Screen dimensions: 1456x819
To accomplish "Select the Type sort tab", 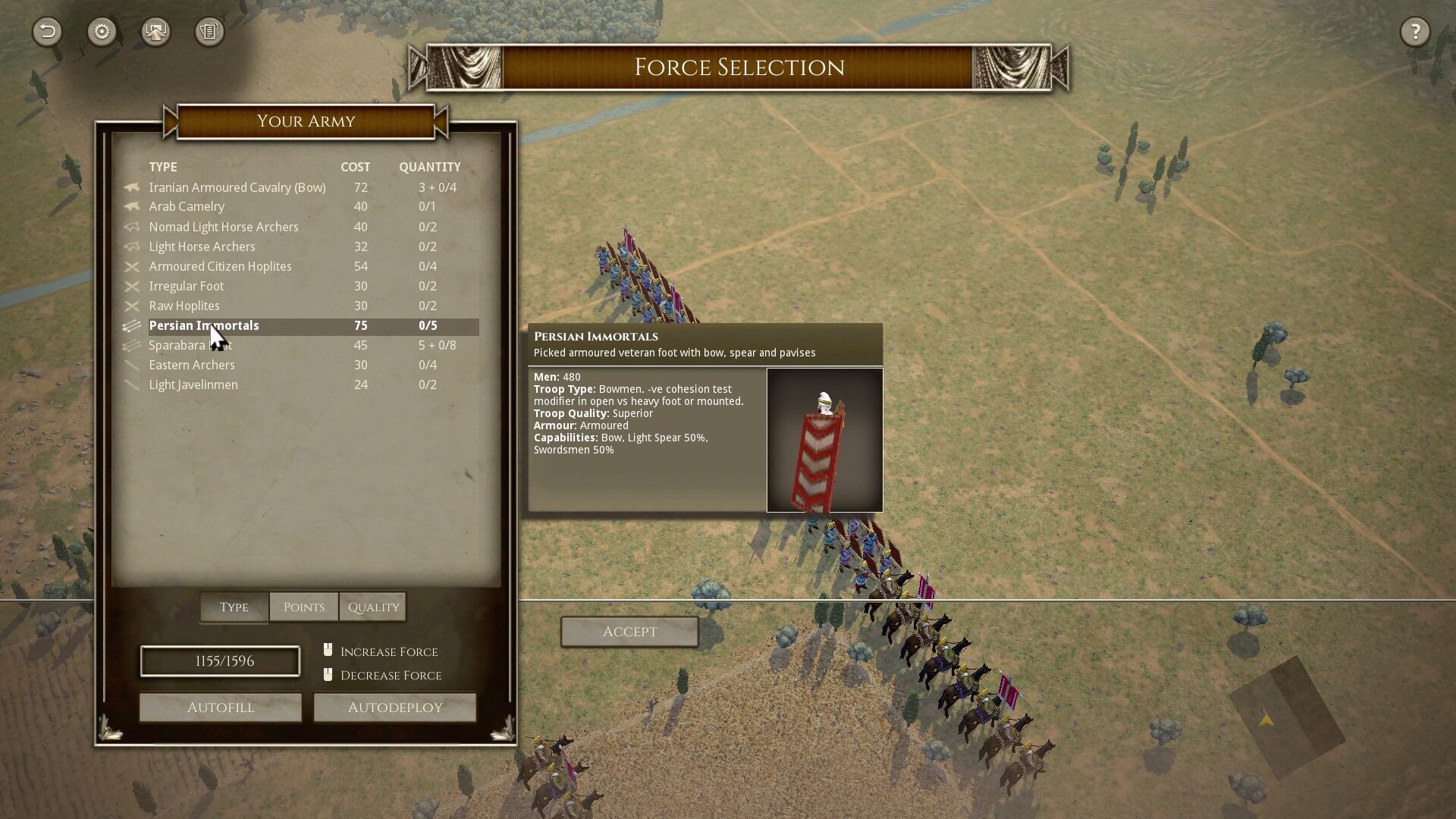I will tap(234, 607).
